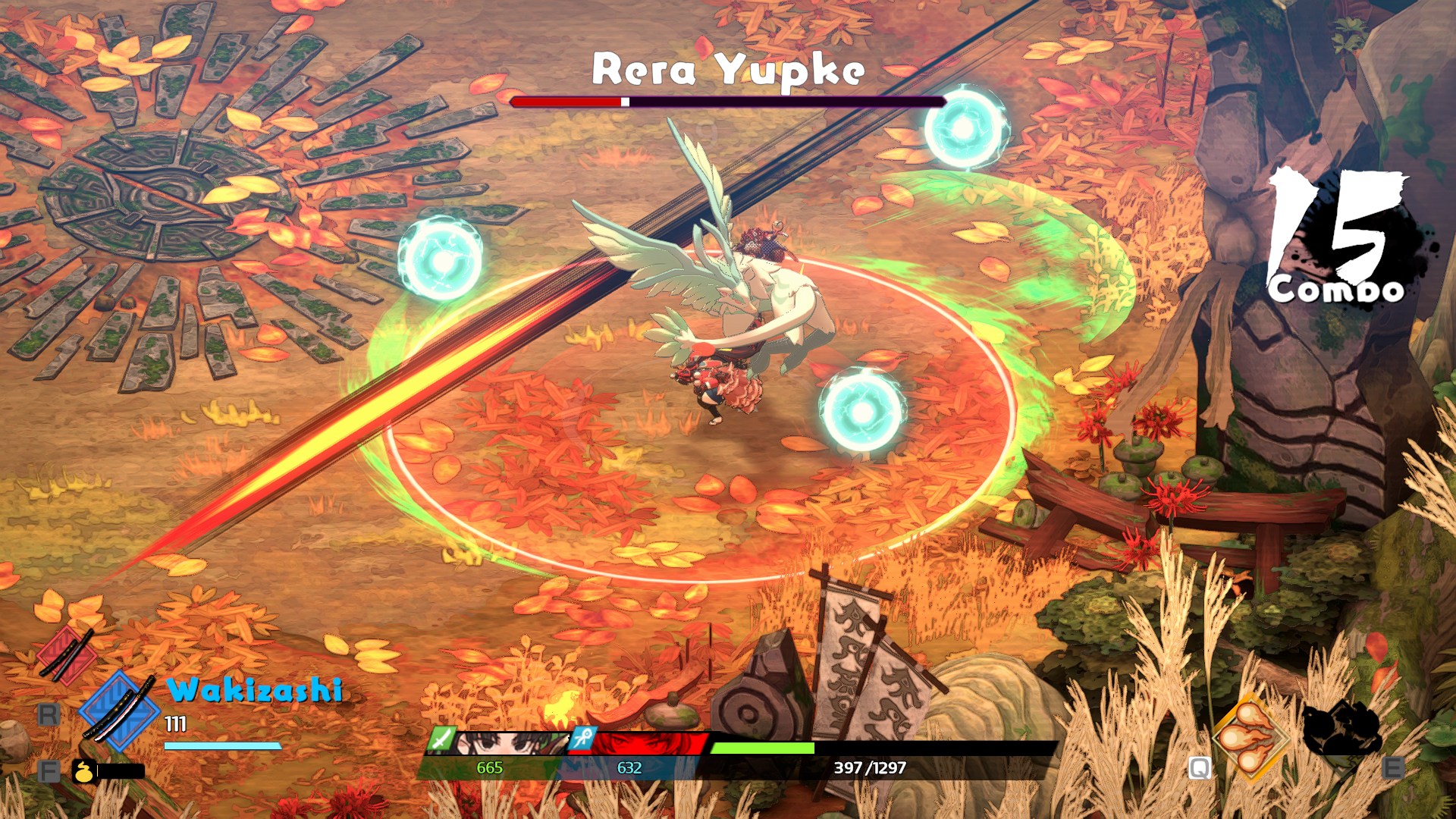Image resolution: width=1456 pixels, height=819 pixels.
Task: Use the yellow gourd healing item
Action: [83, 771]
